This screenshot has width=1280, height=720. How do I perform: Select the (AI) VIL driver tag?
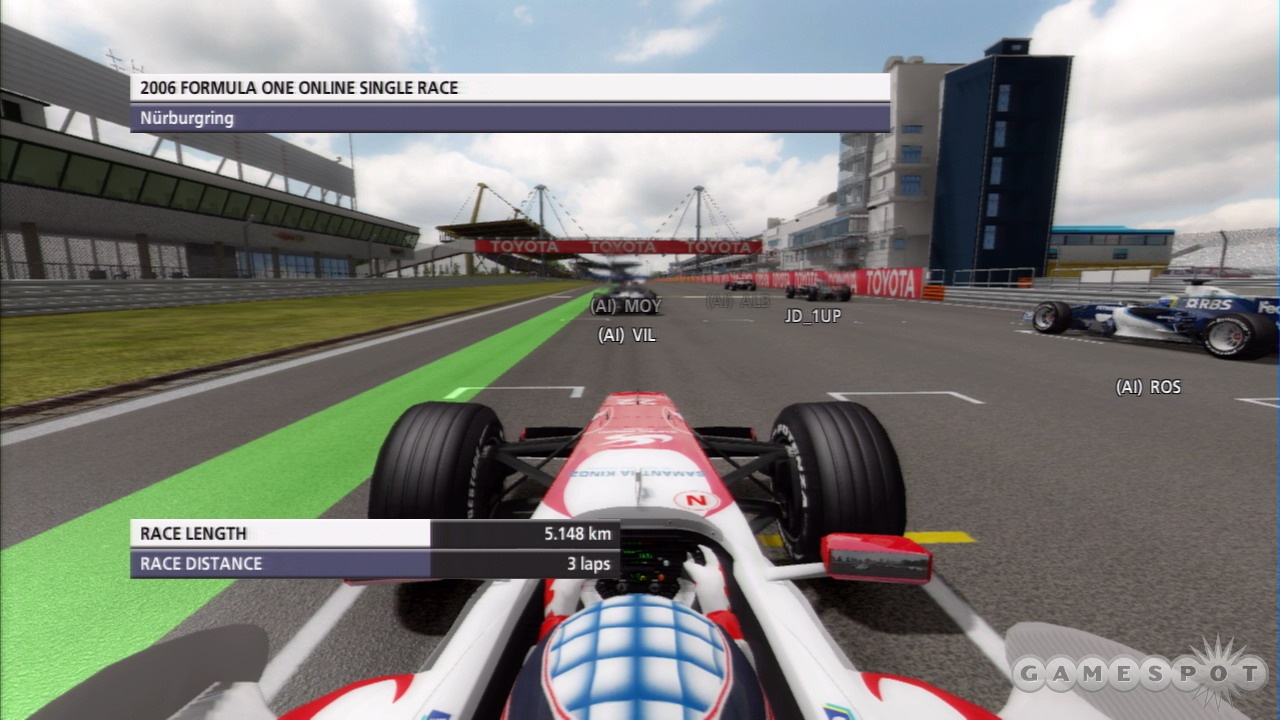(627, 336)
